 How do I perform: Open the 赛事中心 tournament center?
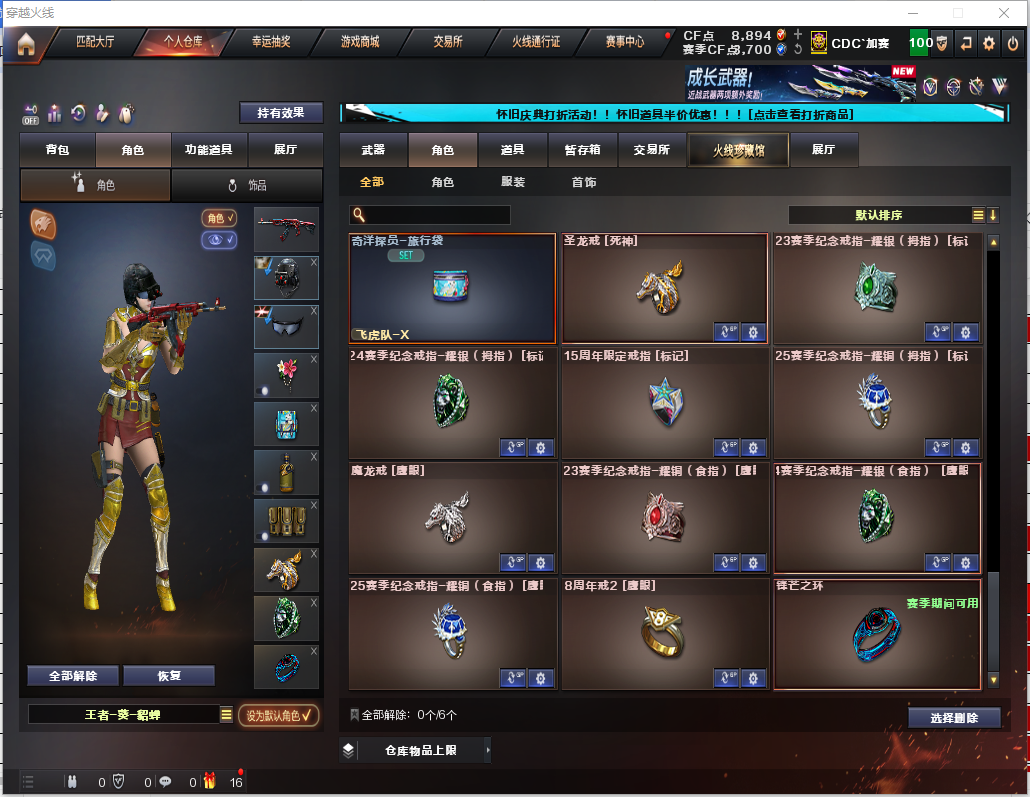pyautogui.click(x=625, y=42)
